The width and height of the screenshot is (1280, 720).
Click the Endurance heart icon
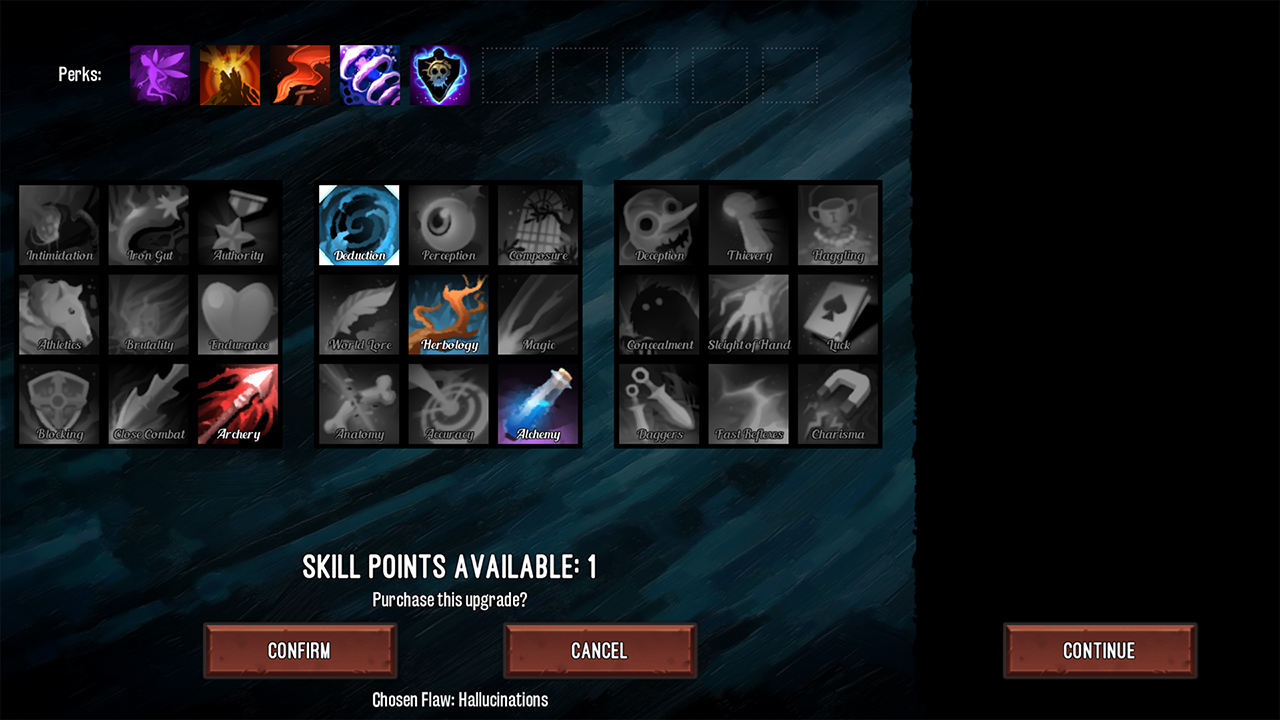(x=237, y=314)
